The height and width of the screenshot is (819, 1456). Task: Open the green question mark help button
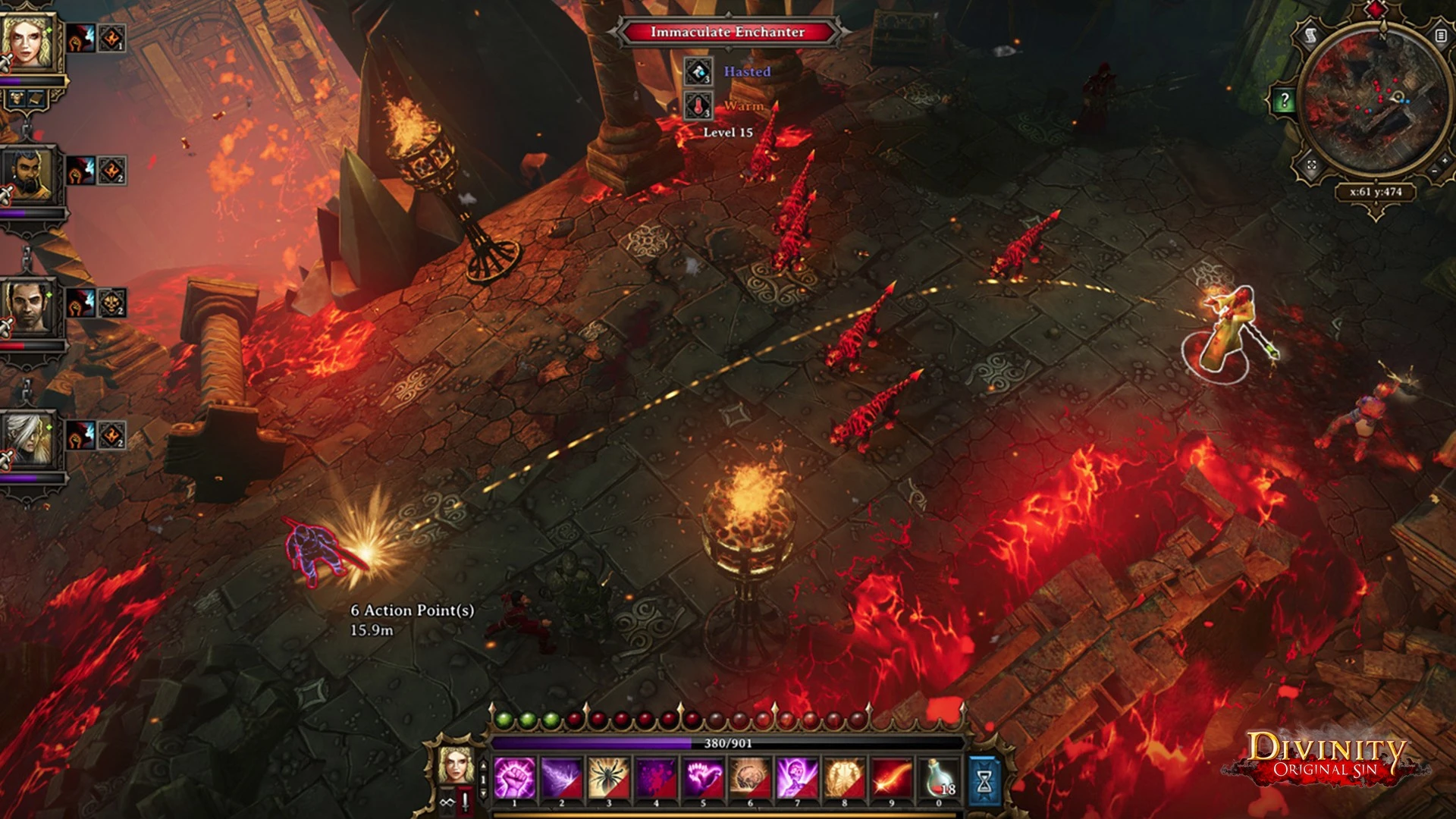[1283, 100]
